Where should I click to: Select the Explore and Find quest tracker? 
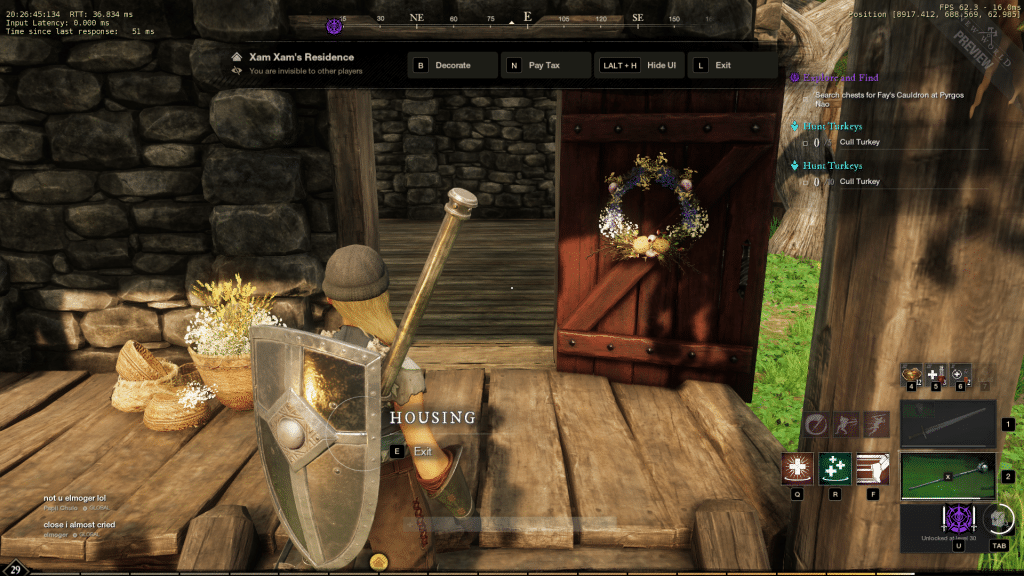[843, 76]
